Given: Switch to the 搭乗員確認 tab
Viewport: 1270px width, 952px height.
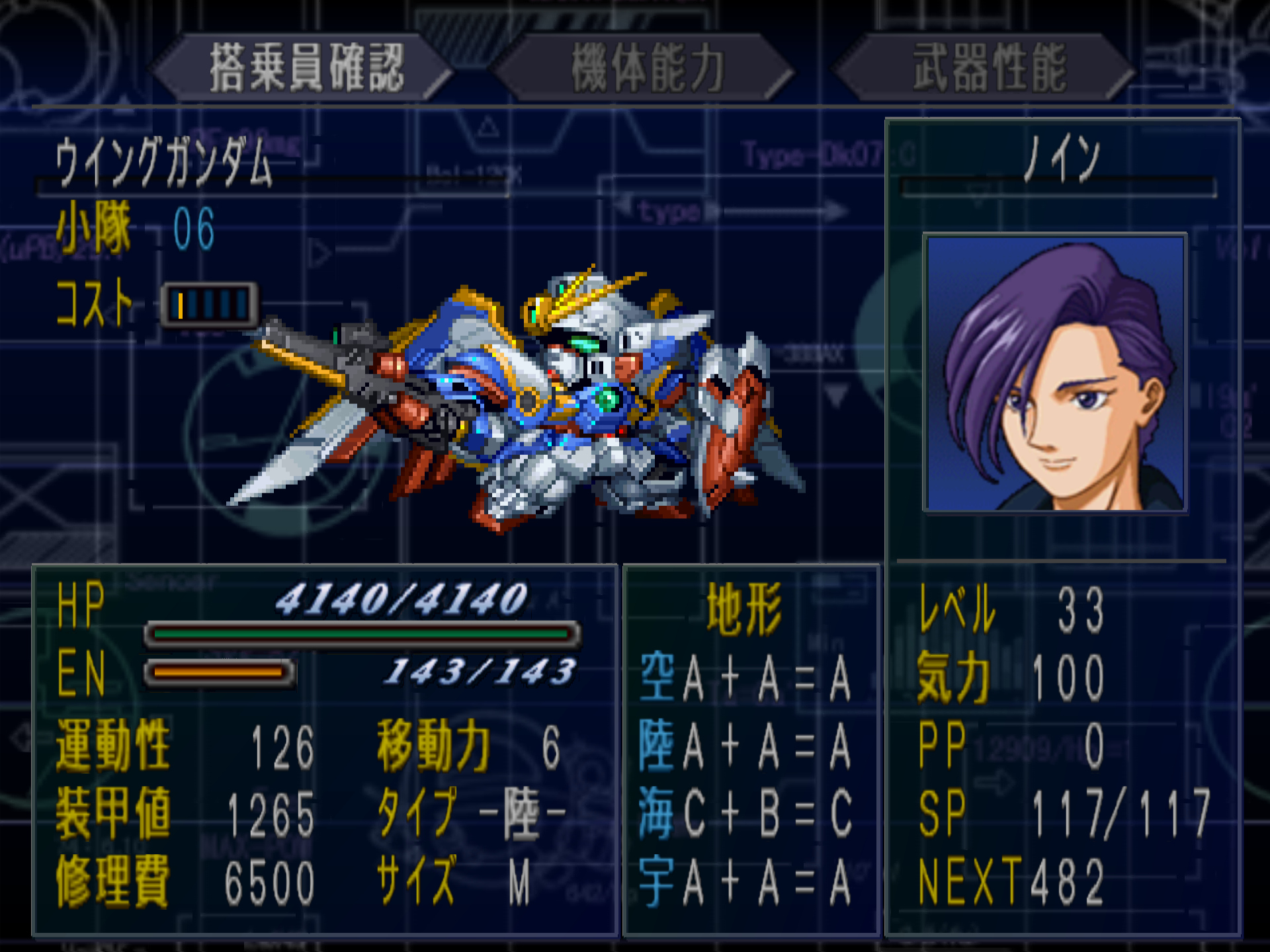Looking at the screenshot, I should tap(306, 67).
